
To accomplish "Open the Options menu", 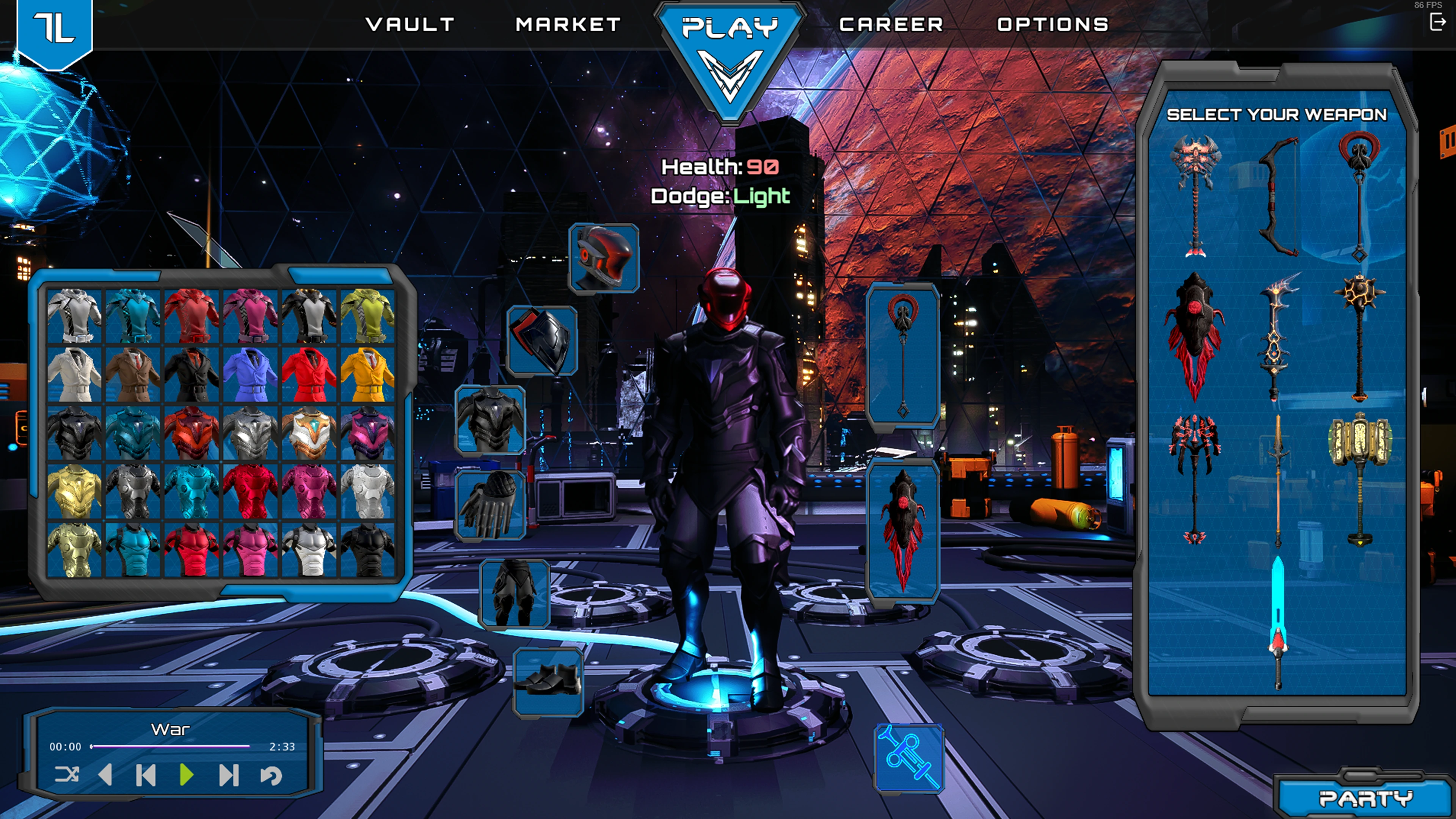I will click(x=1053, y=24).
